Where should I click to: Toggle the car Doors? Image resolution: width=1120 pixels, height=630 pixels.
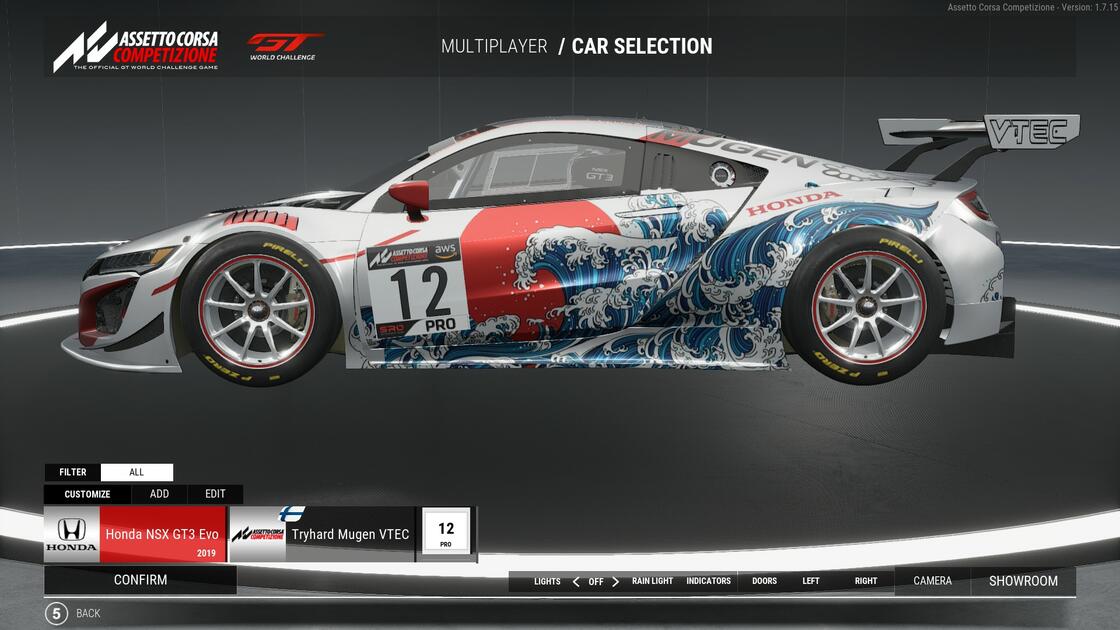pos(764,581)
